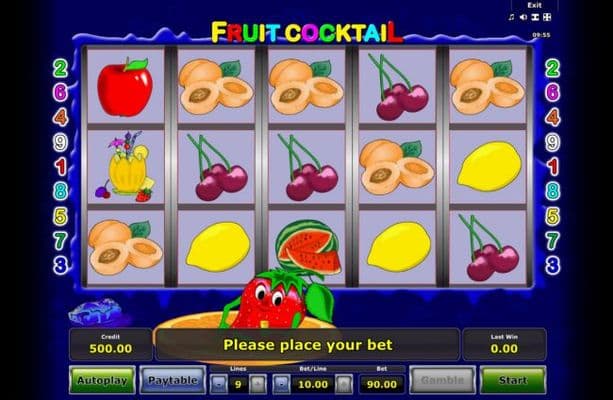Viewport: 613px width, 400px height.
Task: Click the Gamble button
Action: [x=442, y=380]
